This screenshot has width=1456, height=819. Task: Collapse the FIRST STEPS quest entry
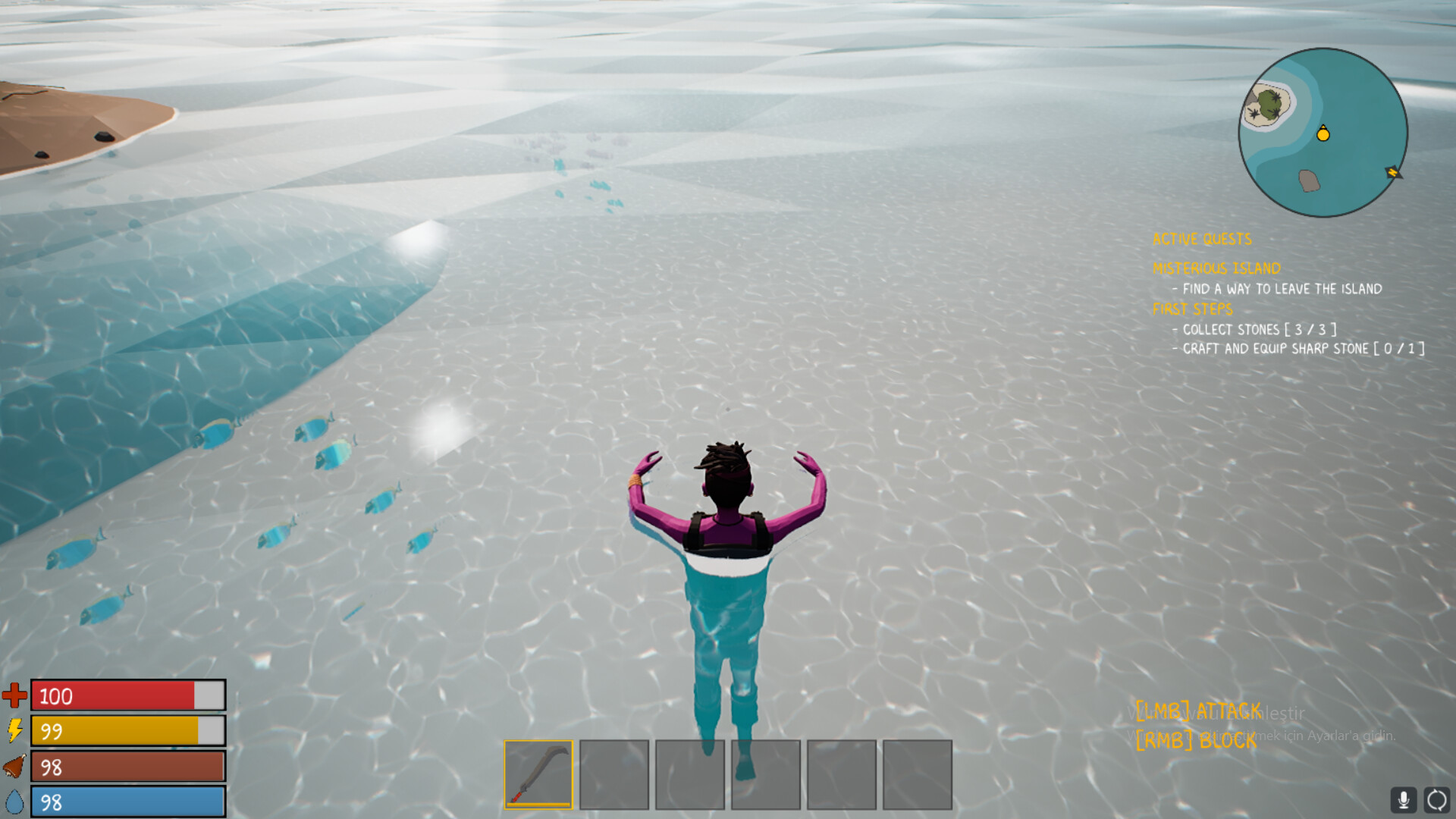point(1192,309)
